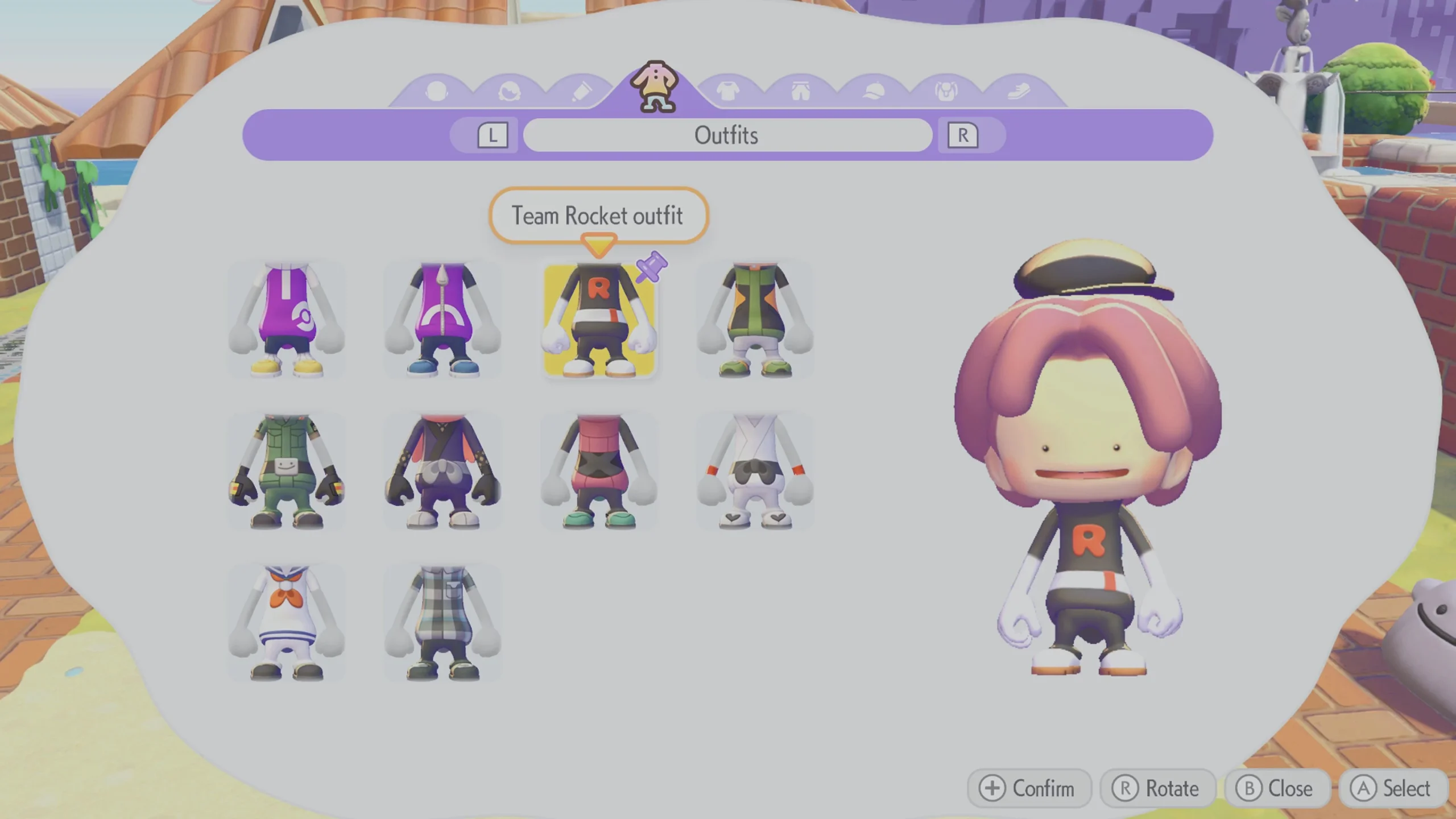Open the shoes category tab
The height and width of the screenshot is (819, 1456).
(x=1020, y=90)
